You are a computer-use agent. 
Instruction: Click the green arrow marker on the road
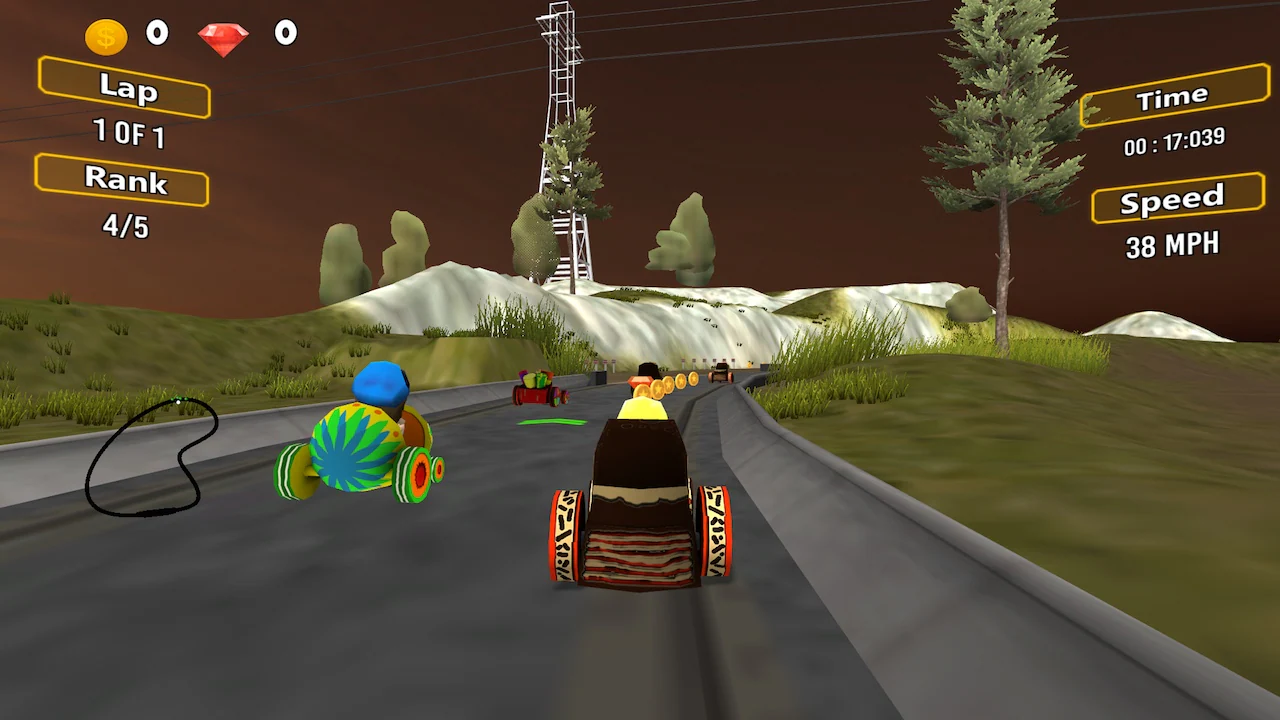coord(550,423)
